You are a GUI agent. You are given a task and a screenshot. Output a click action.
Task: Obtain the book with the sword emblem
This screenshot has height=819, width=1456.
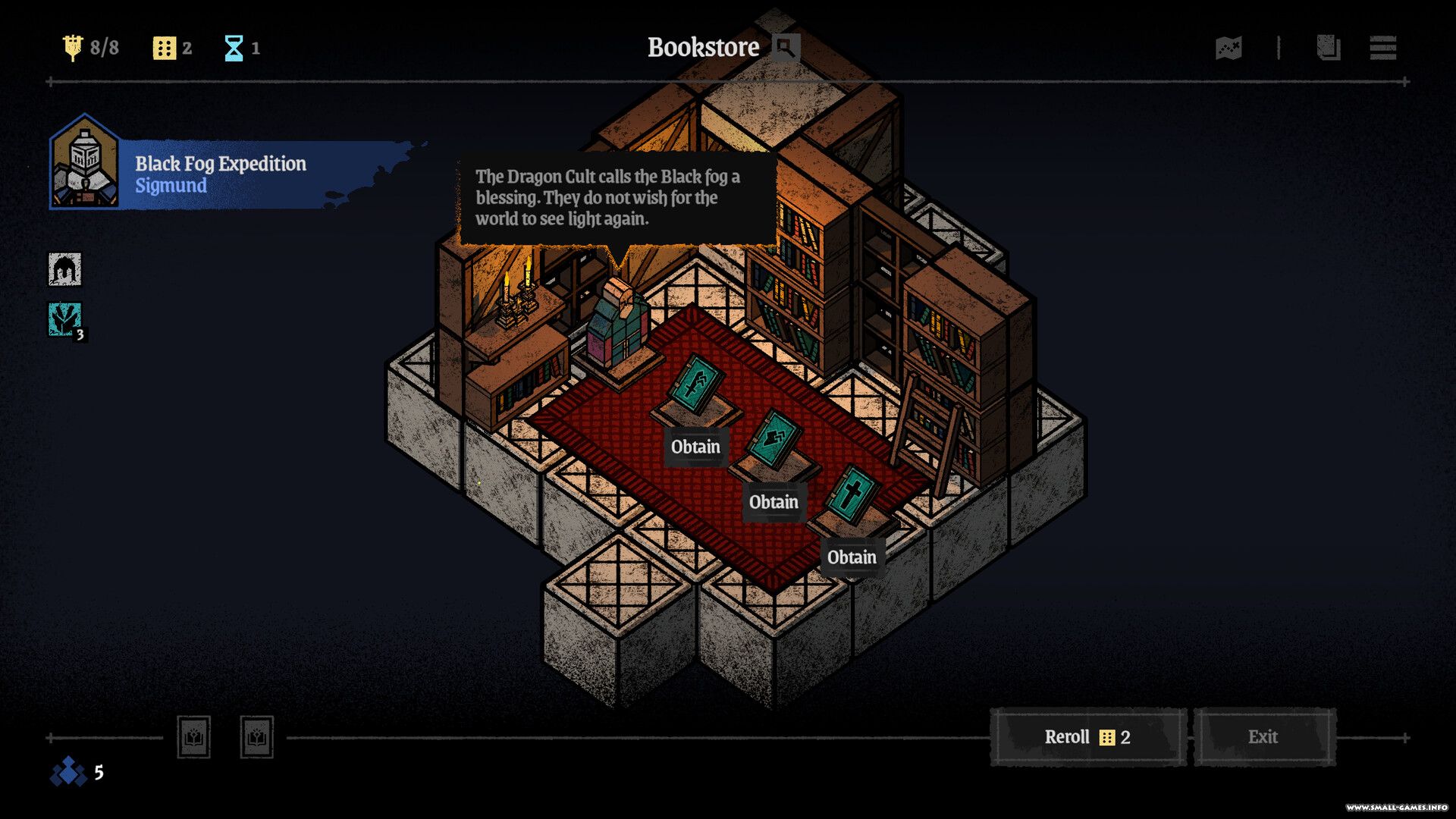[x=695, y=447]
